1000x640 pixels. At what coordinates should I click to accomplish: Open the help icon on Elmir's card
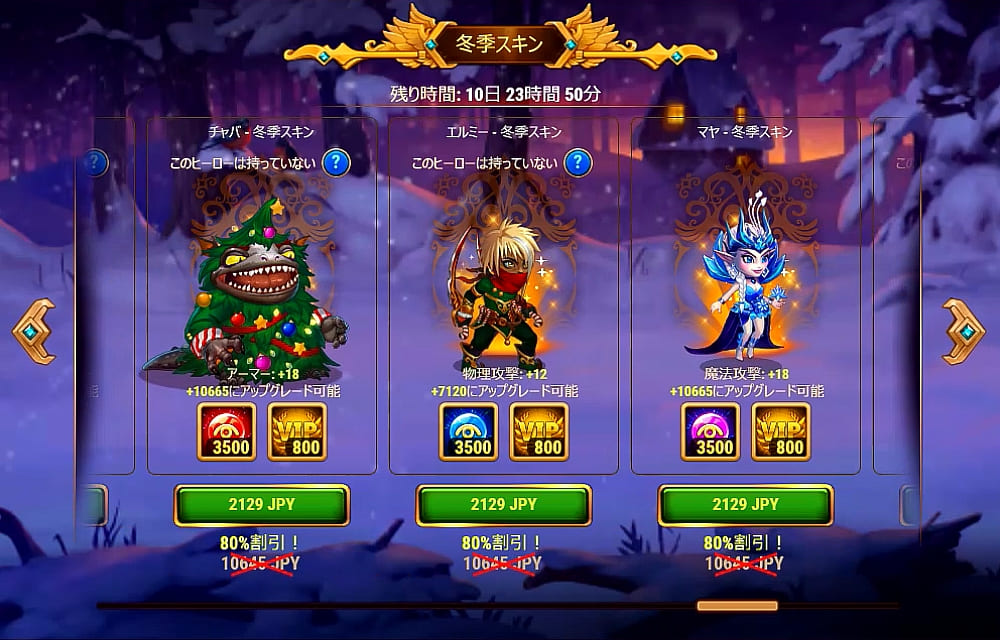579,162
